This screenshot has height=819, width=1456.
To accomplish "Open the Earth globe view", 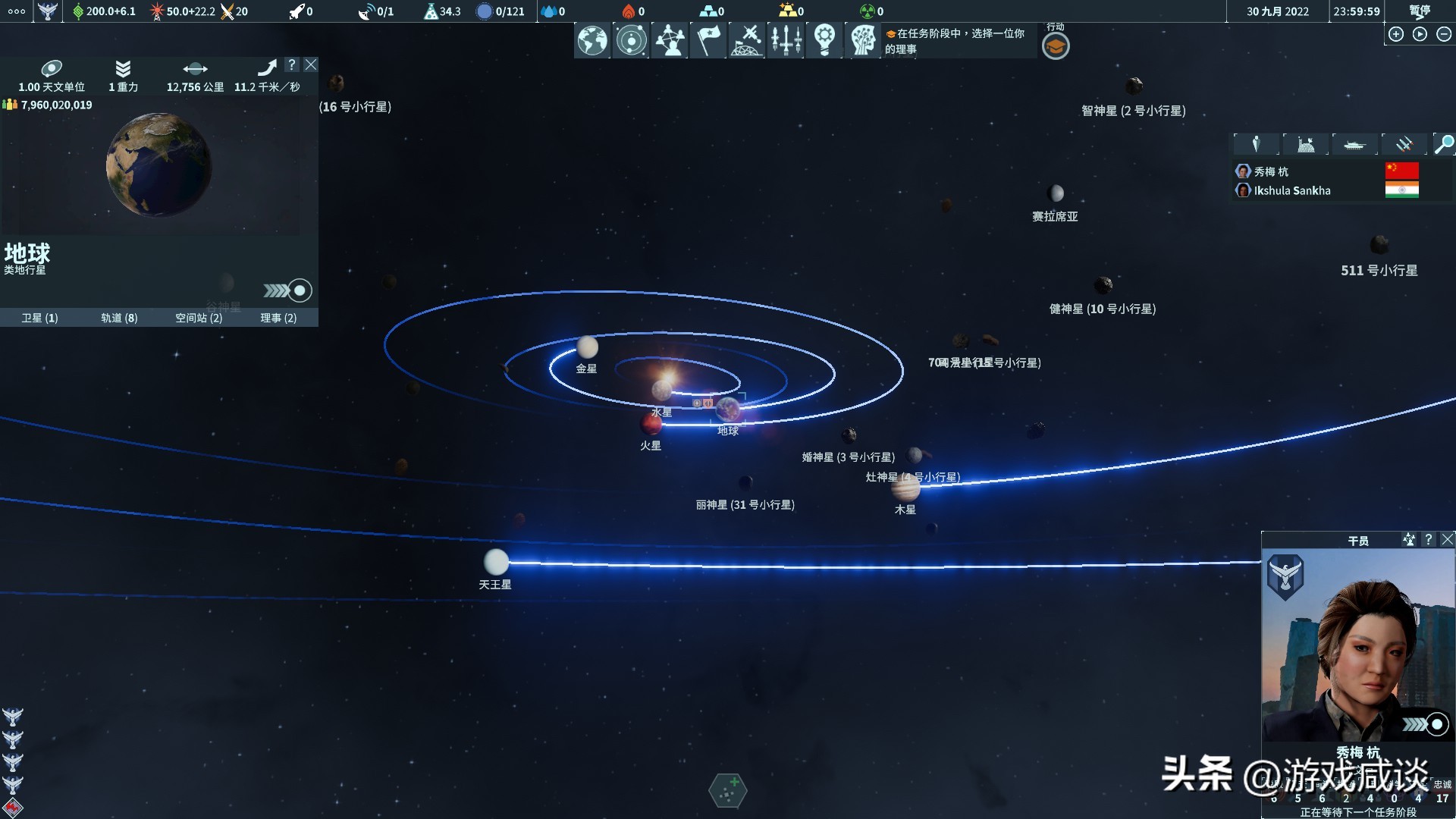I will pyautogui.click(x=592, y=40).
